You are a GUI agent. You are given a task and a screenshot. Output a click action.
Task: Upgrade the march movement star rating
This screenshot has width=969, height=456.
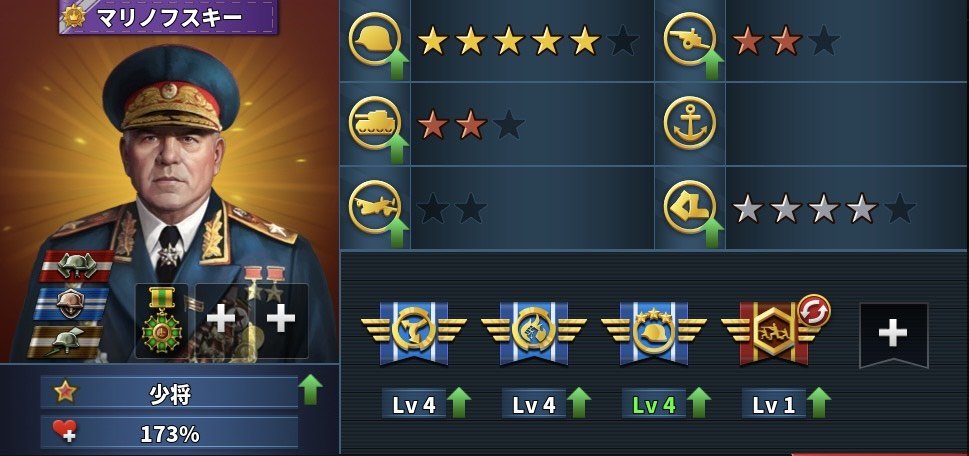pos(712,232)
